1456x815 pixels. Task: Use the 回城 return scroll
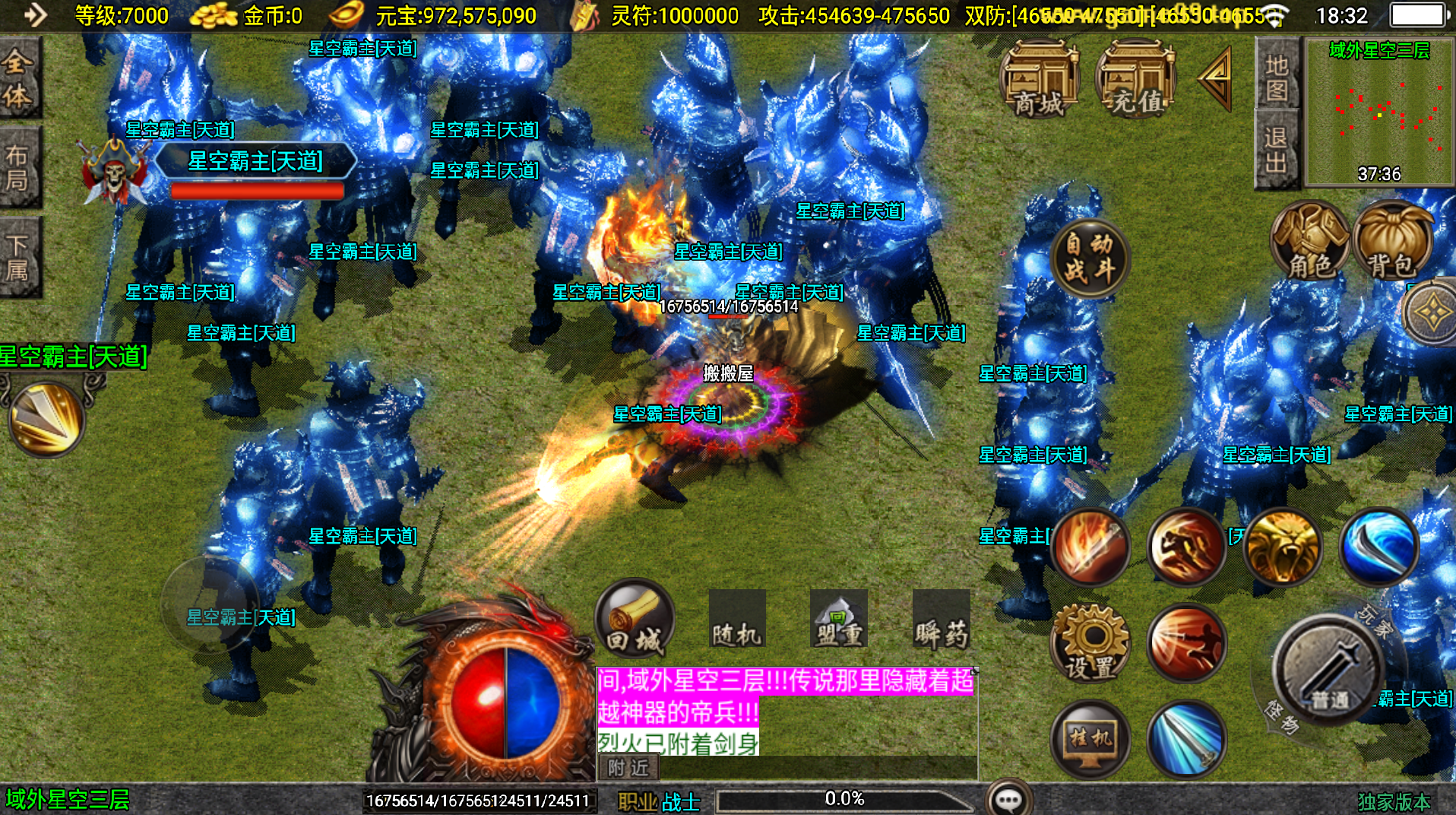[x=635, y=619]
